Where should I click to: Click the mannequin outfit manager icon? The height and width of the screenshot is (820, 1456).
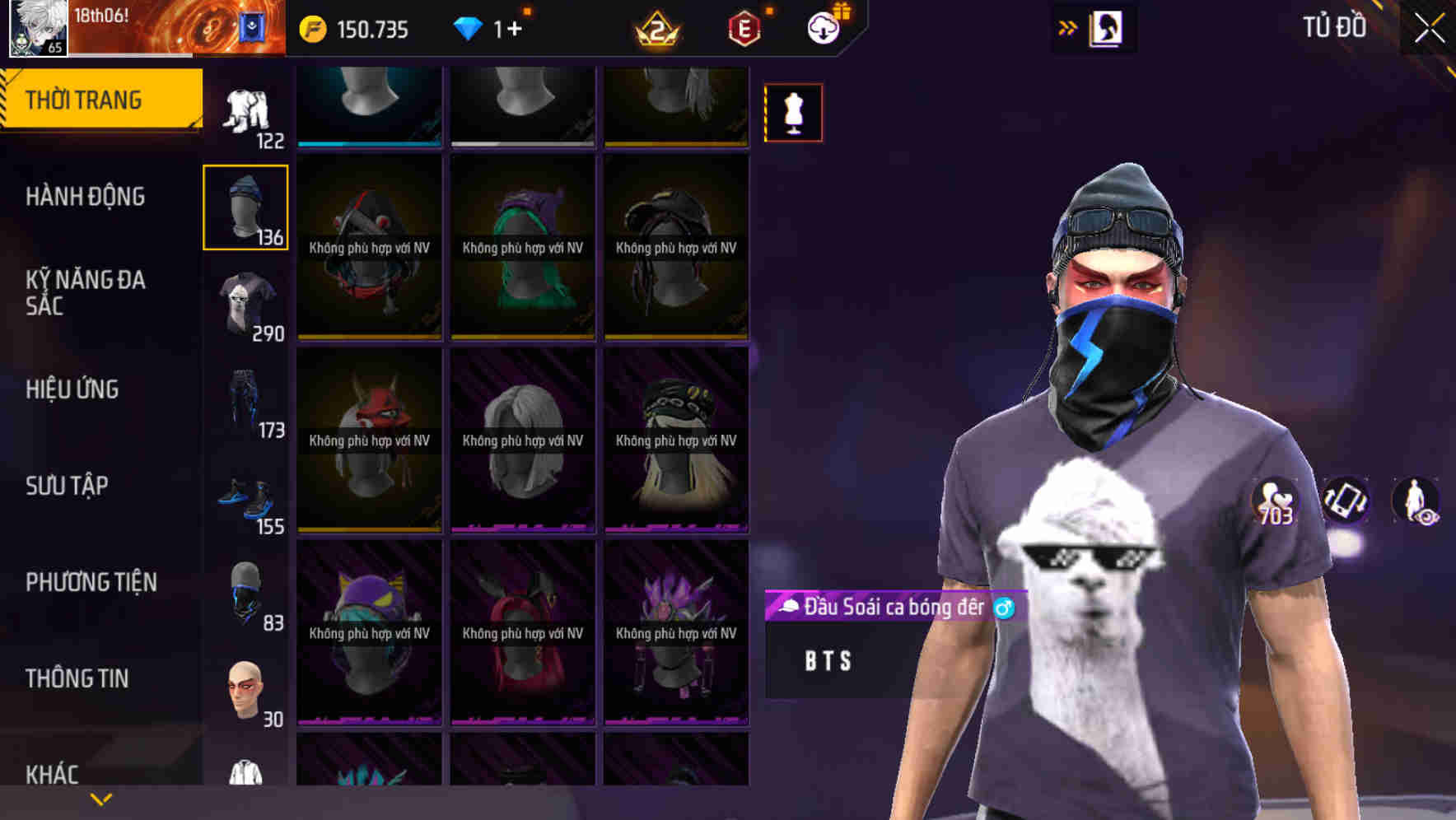[792, 113]
